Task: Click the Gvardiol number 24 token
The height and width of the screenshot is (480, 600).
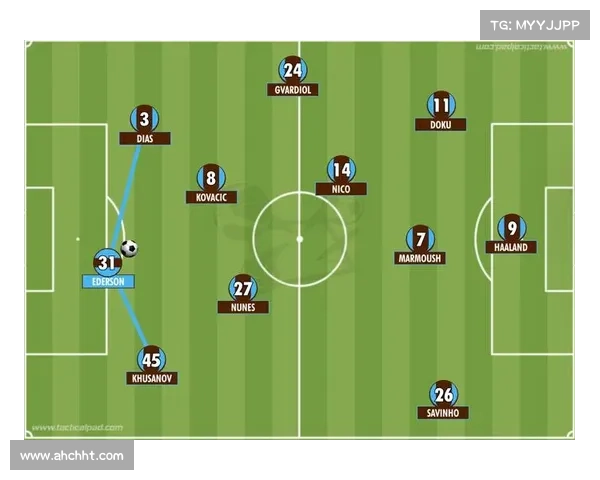Action: [x=293, y=70]
